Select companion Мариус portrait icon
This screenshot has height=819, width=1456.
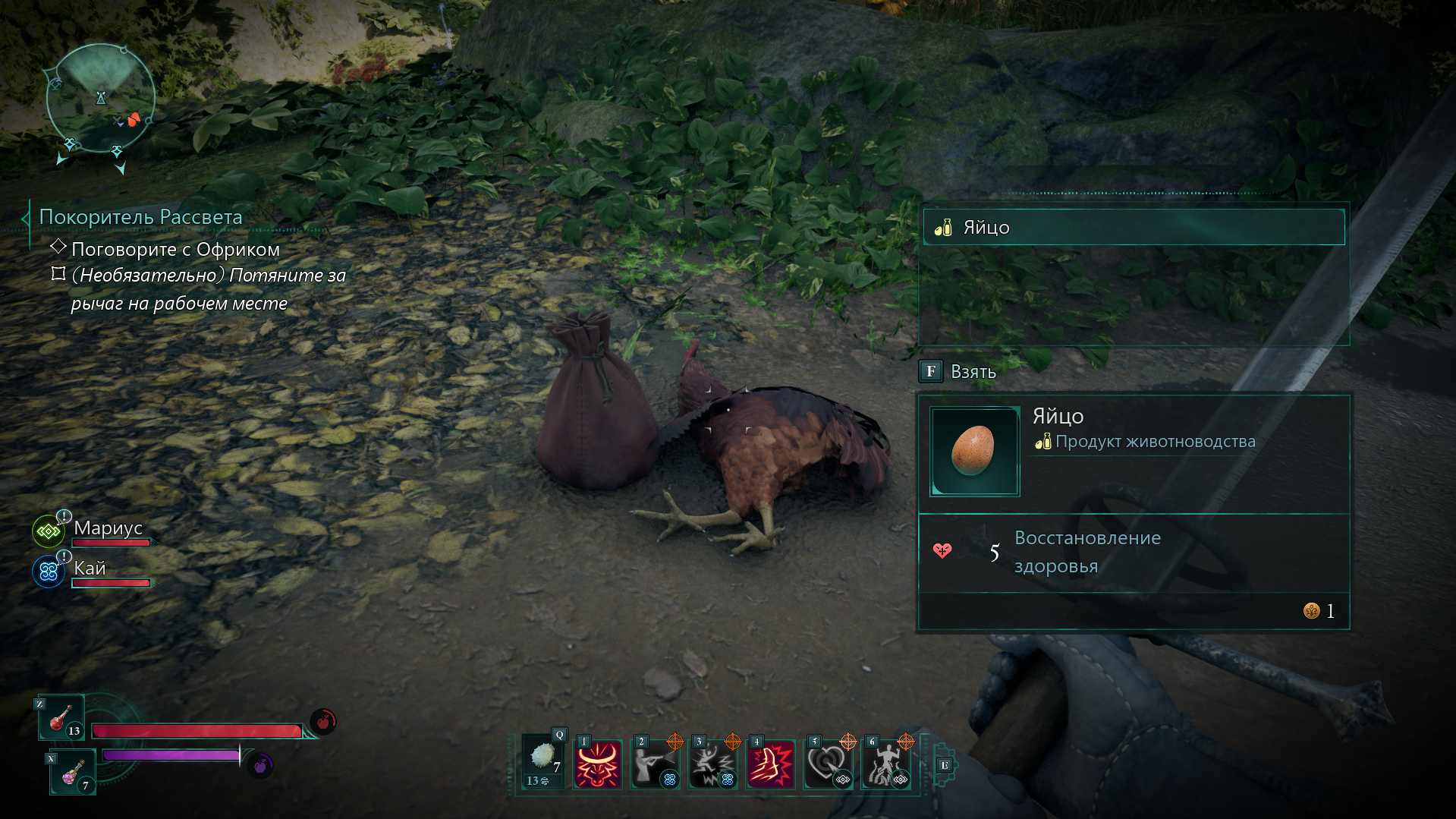coord(49,531)
